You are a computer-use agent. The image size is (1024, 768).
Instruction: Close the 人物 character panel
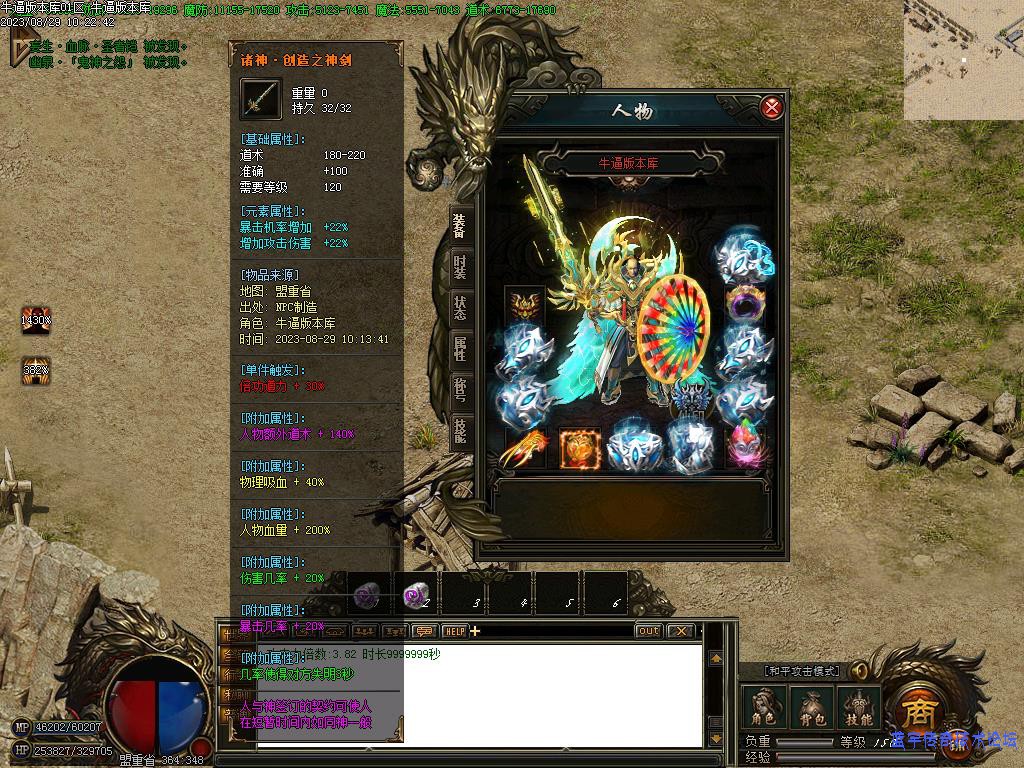coord(771,108)
